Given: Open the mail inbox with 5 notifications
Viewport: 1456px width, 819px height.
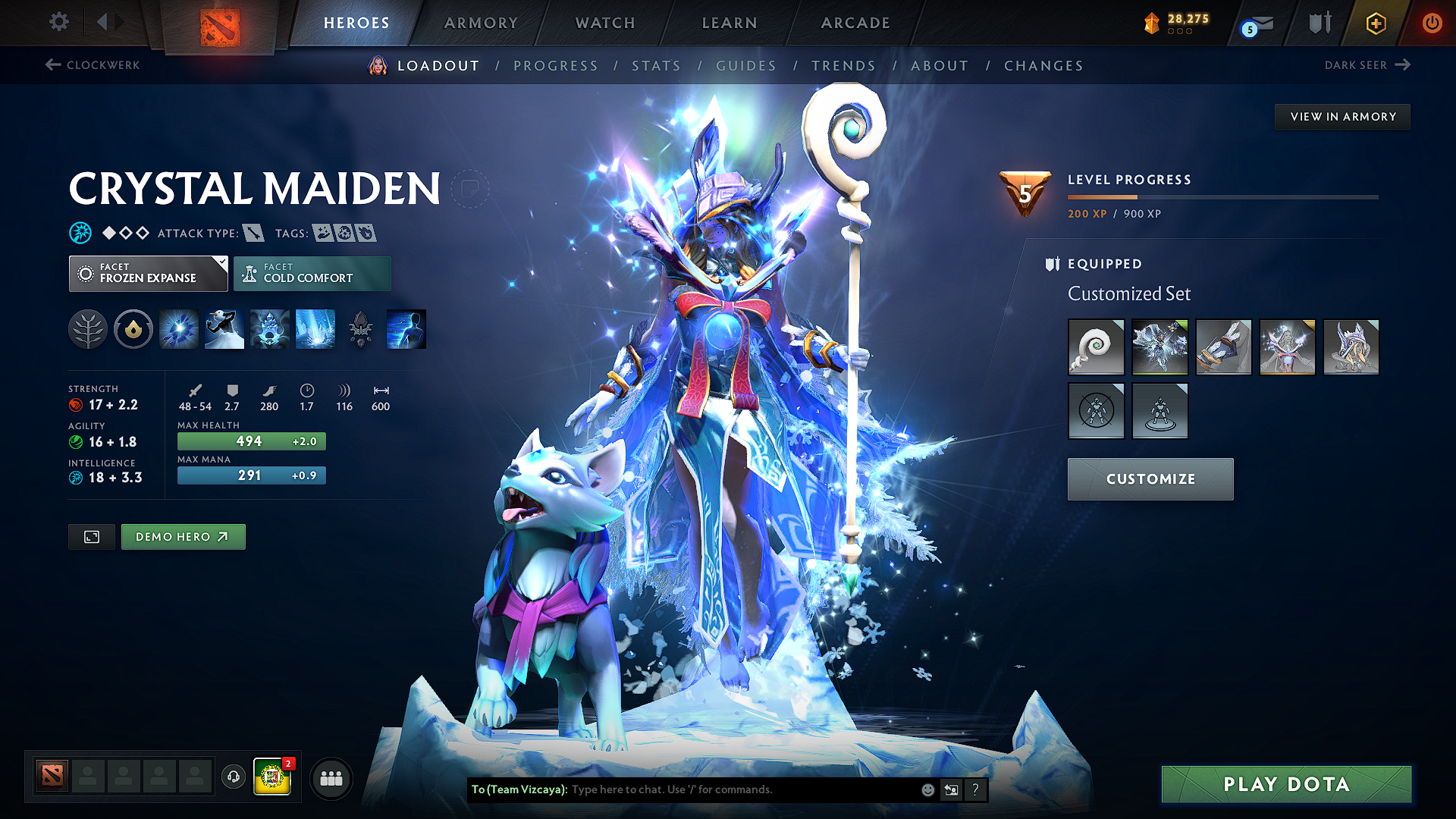Looking at the screenshot, I should [1255, 23].
